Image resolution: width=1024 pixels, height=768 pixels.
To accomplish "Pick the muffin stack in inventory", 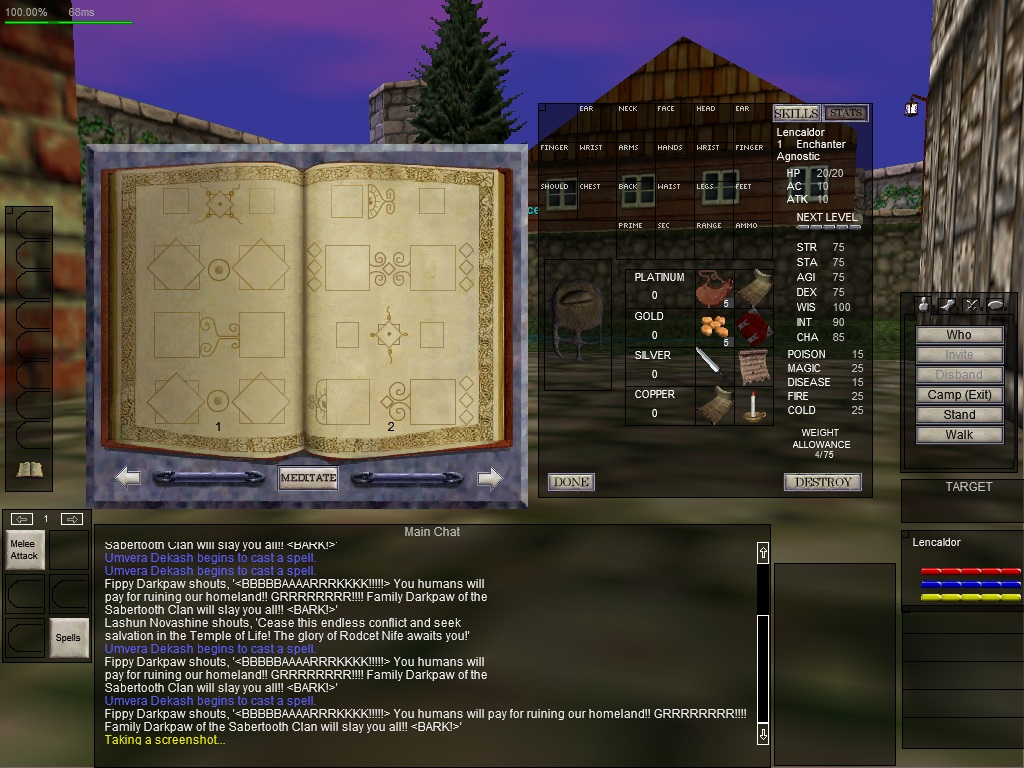I will pyautogui.click(x=714, y=327).
